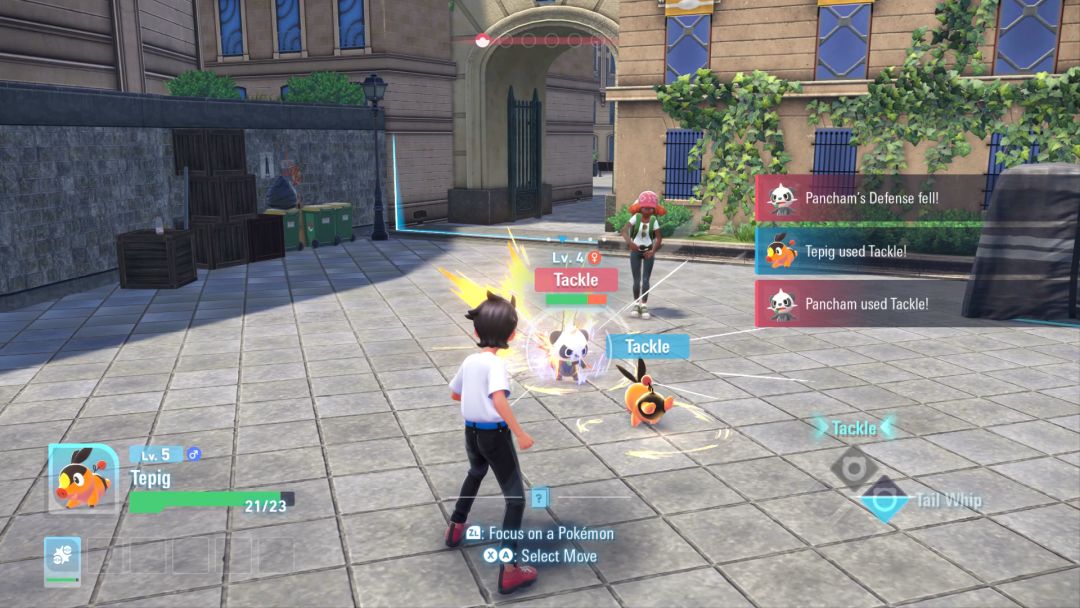This screenshot has height=608, width=1080.
Task: Select the Tackle move
Action: coord(854,428)
